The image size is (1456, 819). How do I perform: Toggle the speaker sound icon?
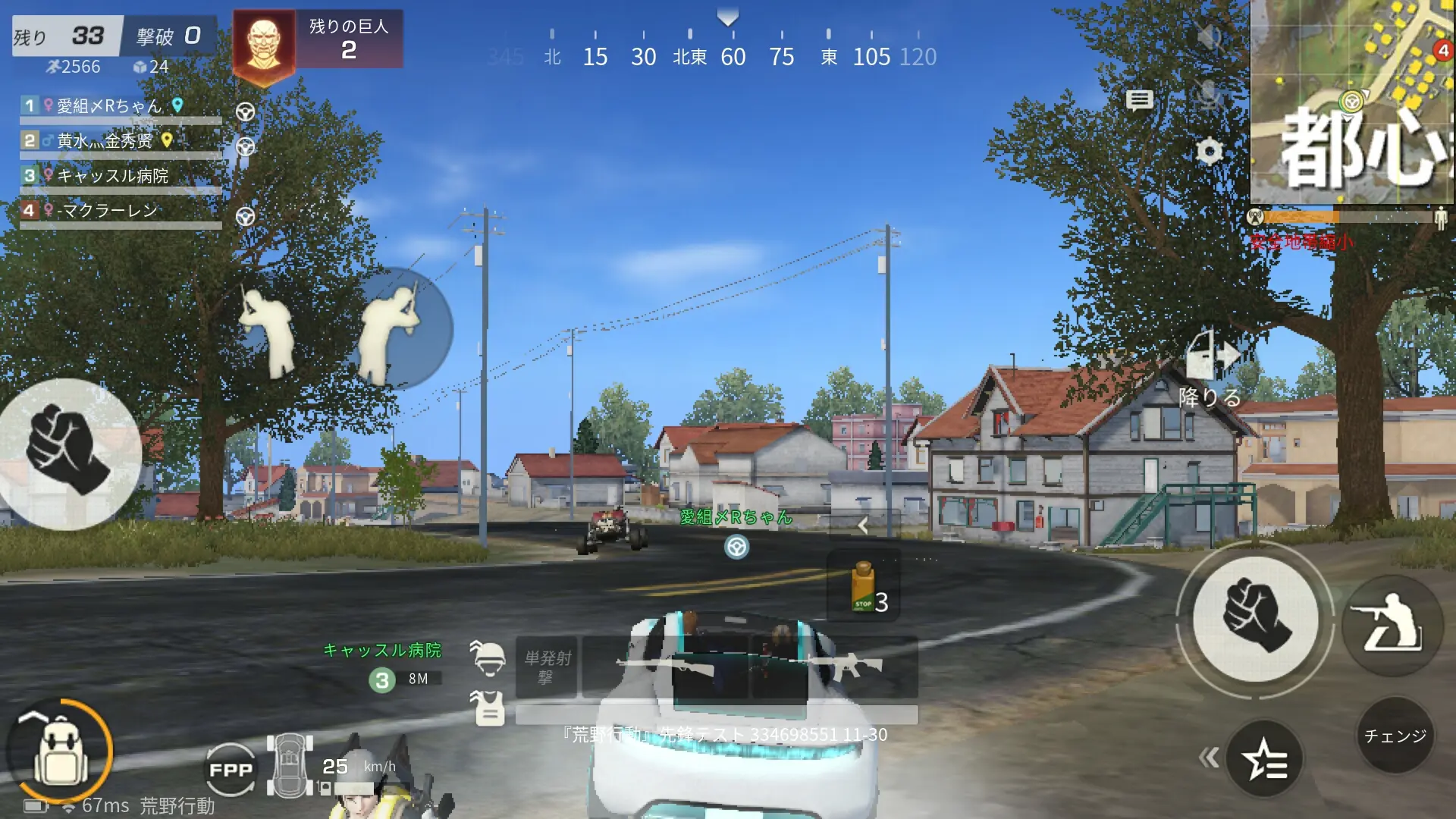click(1209, 36)
